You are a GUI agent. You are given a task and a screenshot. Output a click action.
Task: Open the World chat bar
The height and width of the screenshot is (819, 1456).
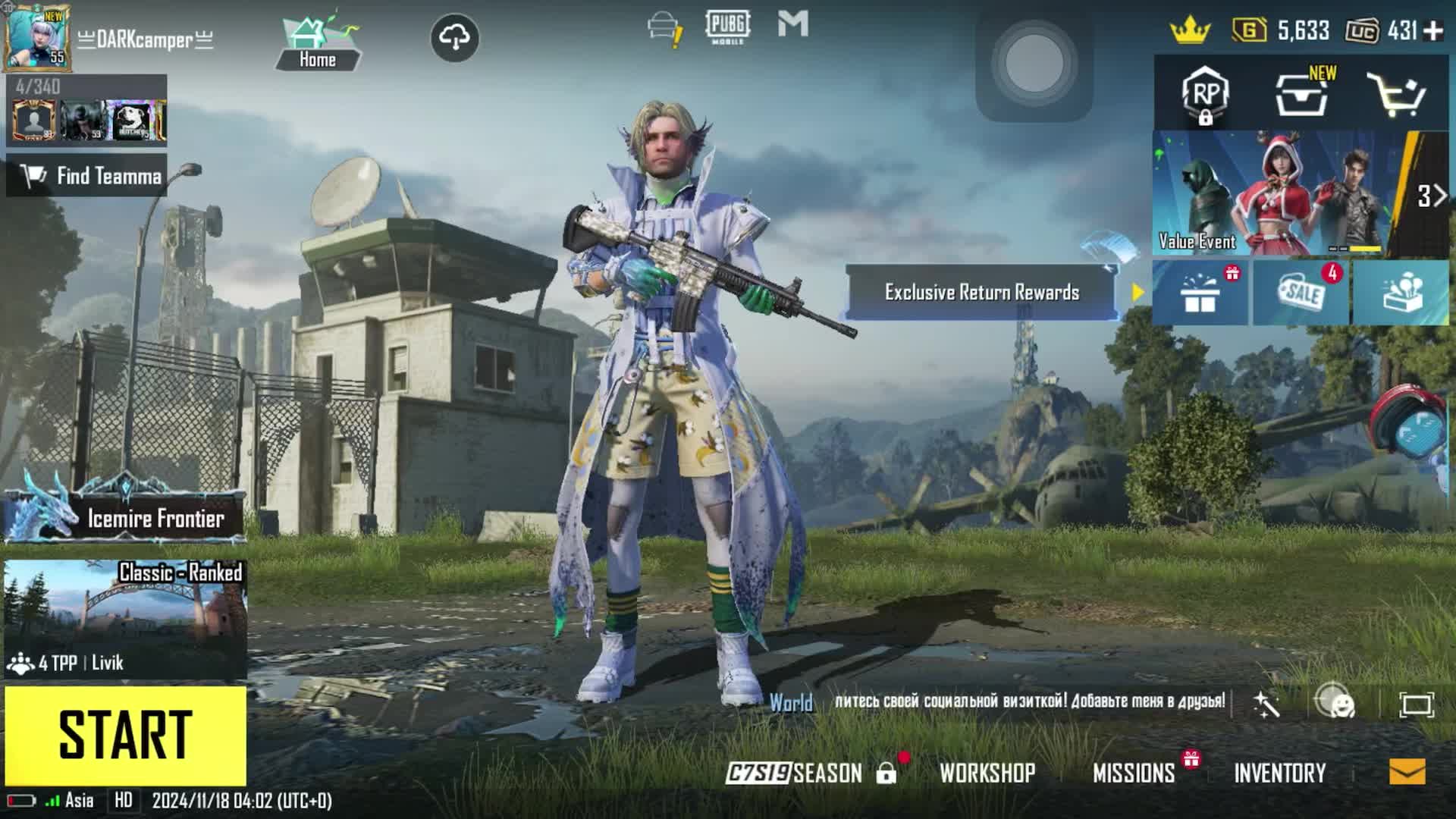(x=997, y=702)
